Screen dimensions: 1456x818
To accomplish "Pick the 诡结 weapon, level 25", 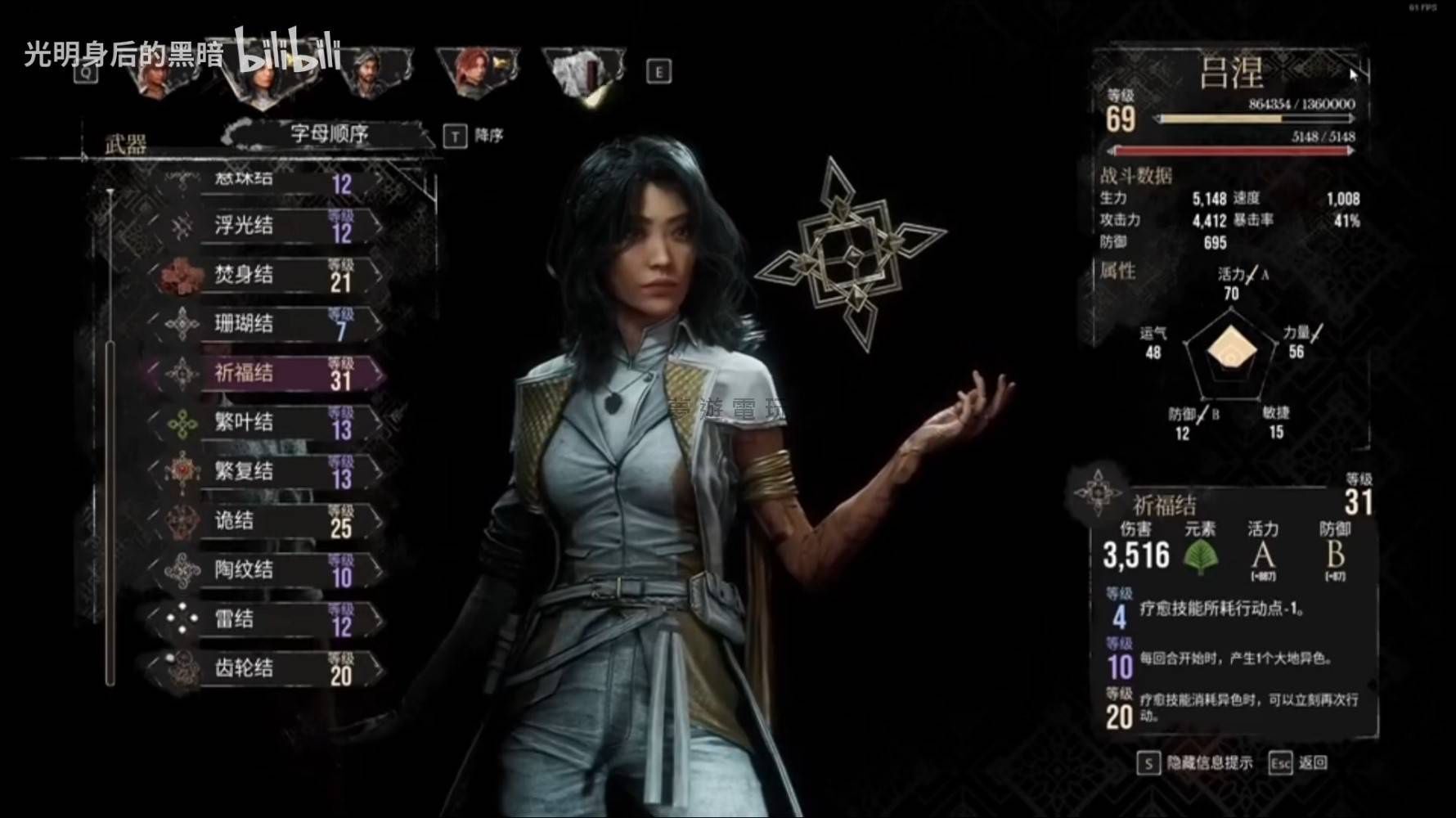I will coord(270,521).
